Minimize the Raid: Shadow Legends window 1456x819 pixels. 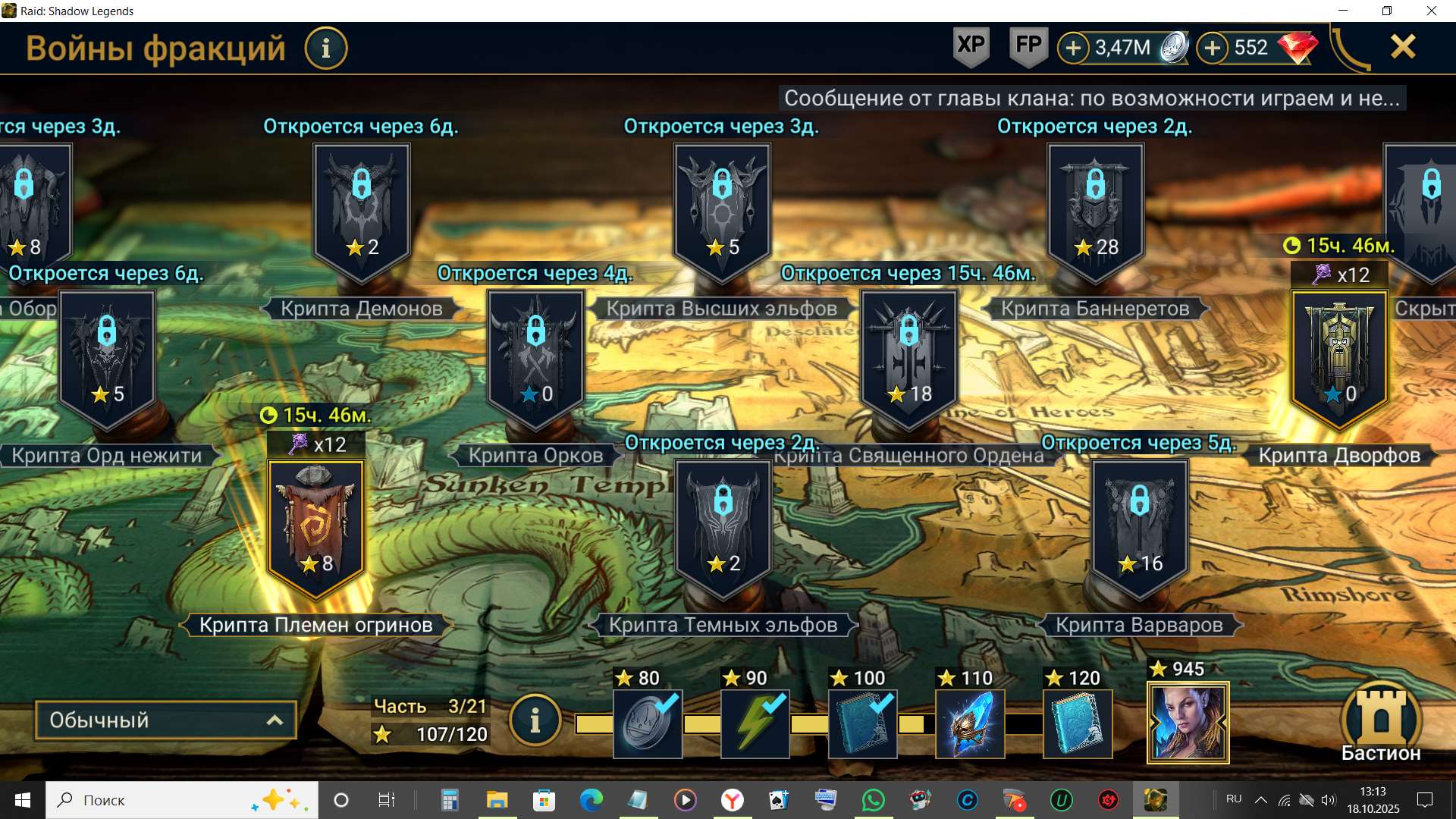pyautogui.click(x=1343, y=11)
